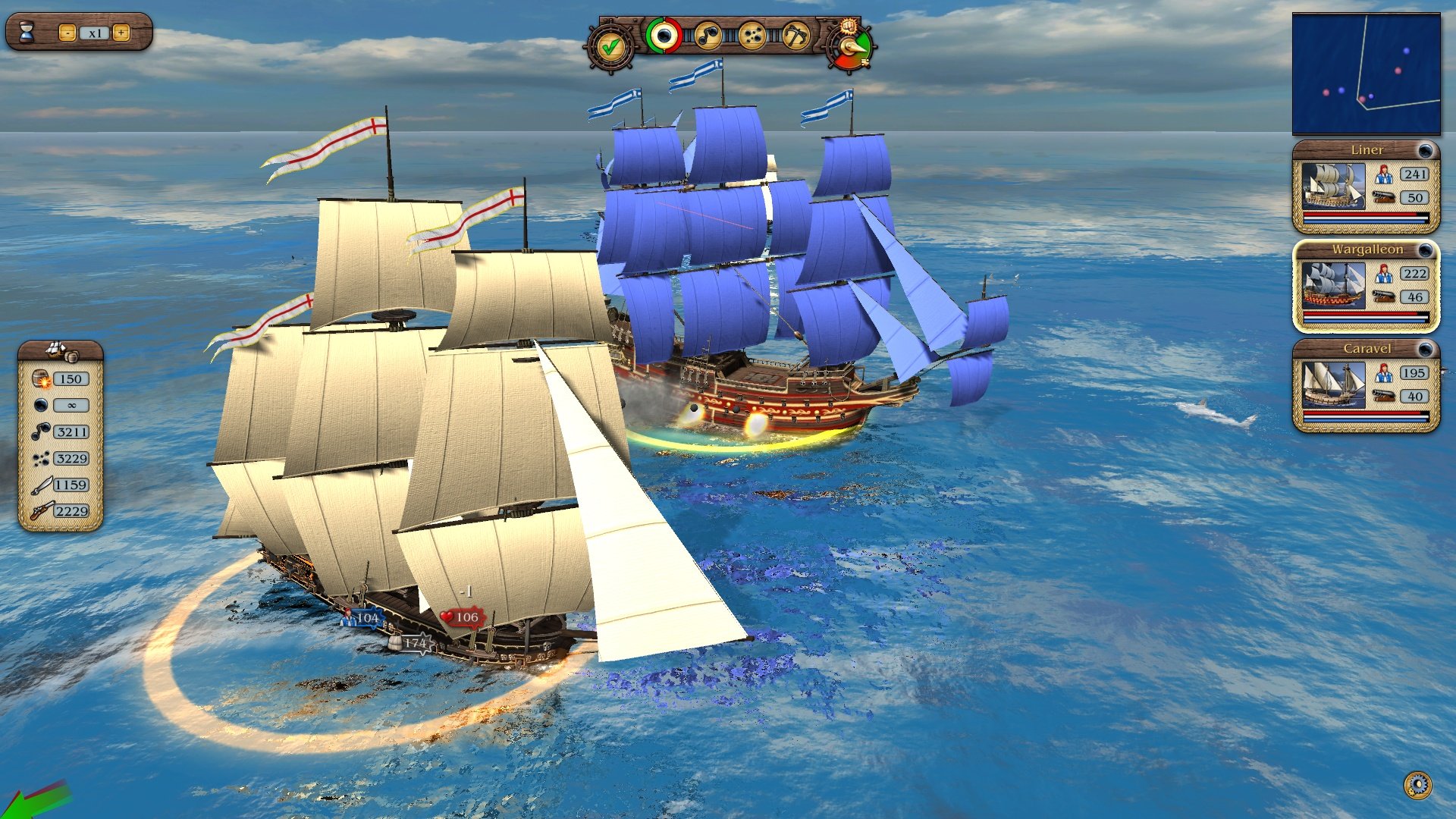Click the hourglass icon in the time panel
The image size is (1456, 819).
pyautogui.click(x=27, y=31)
